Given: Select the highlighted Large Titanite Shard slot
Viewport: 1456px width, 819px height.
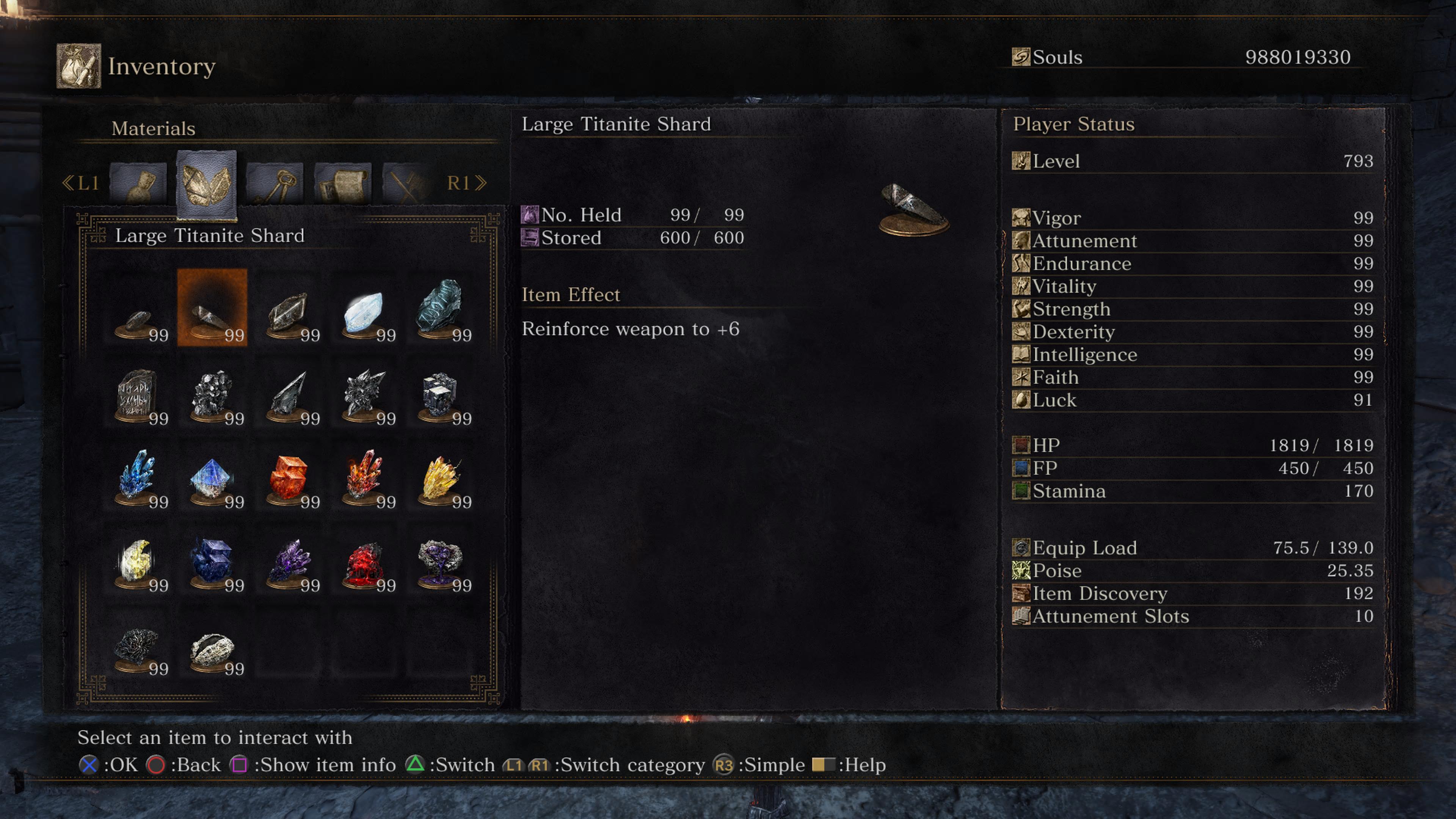Looking at the screenshot, I should 212,308.
